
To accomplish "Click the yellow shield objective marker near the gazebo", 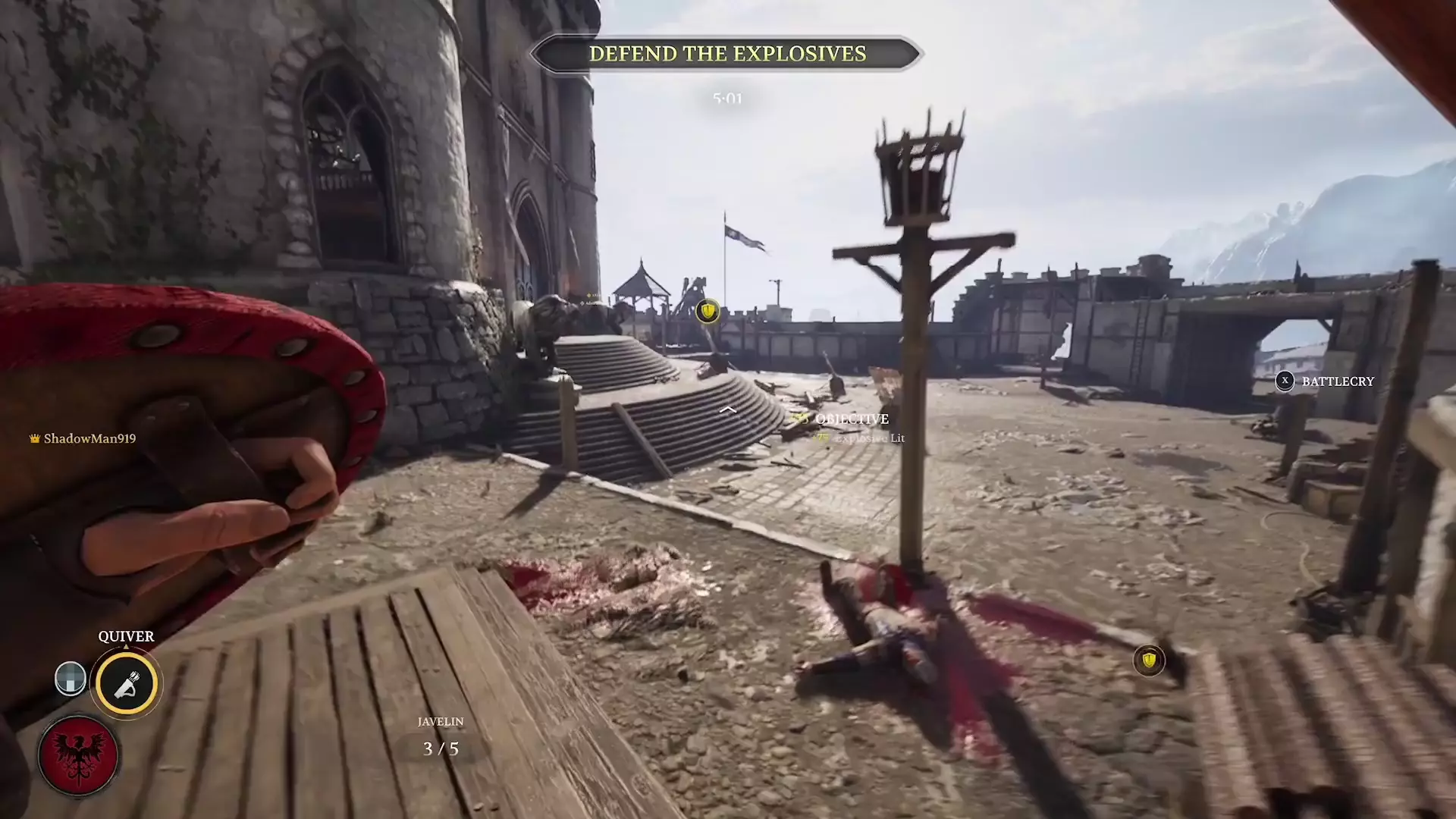I will click(706, 312).
